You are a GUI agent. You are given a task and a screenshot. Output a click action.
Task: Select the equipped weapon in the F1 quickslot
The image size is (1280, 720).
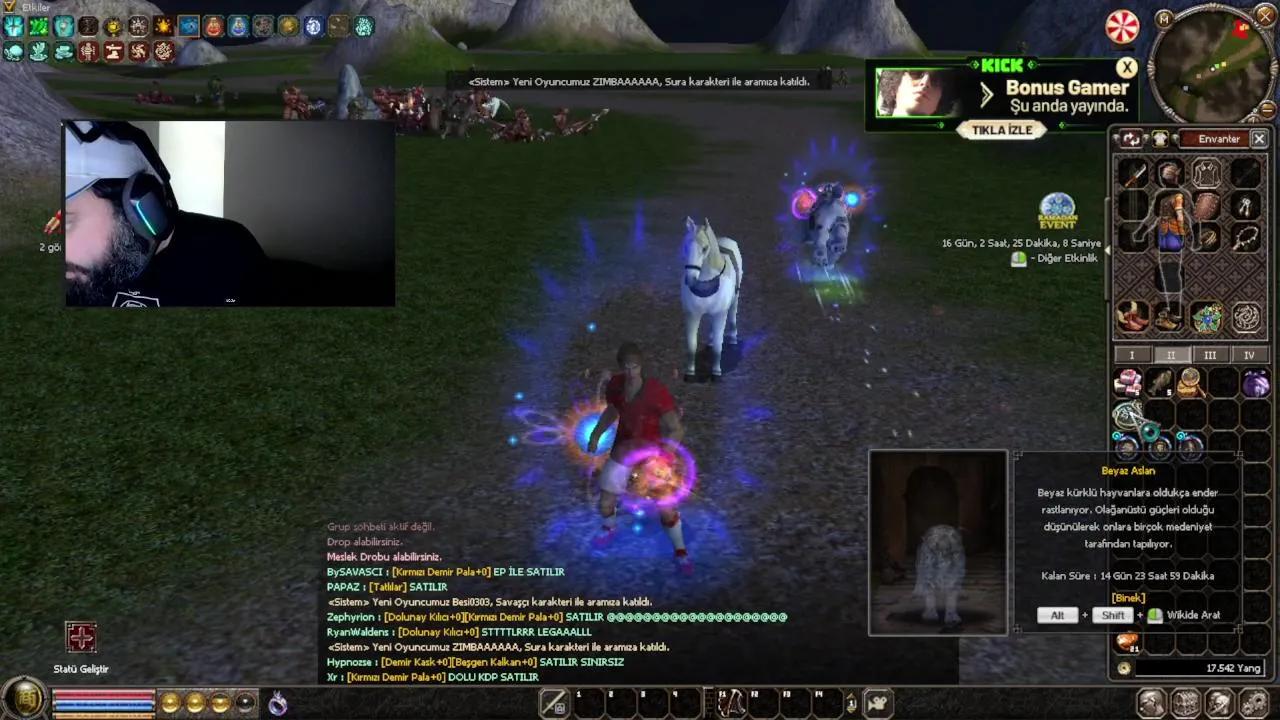tap(731, 702)
